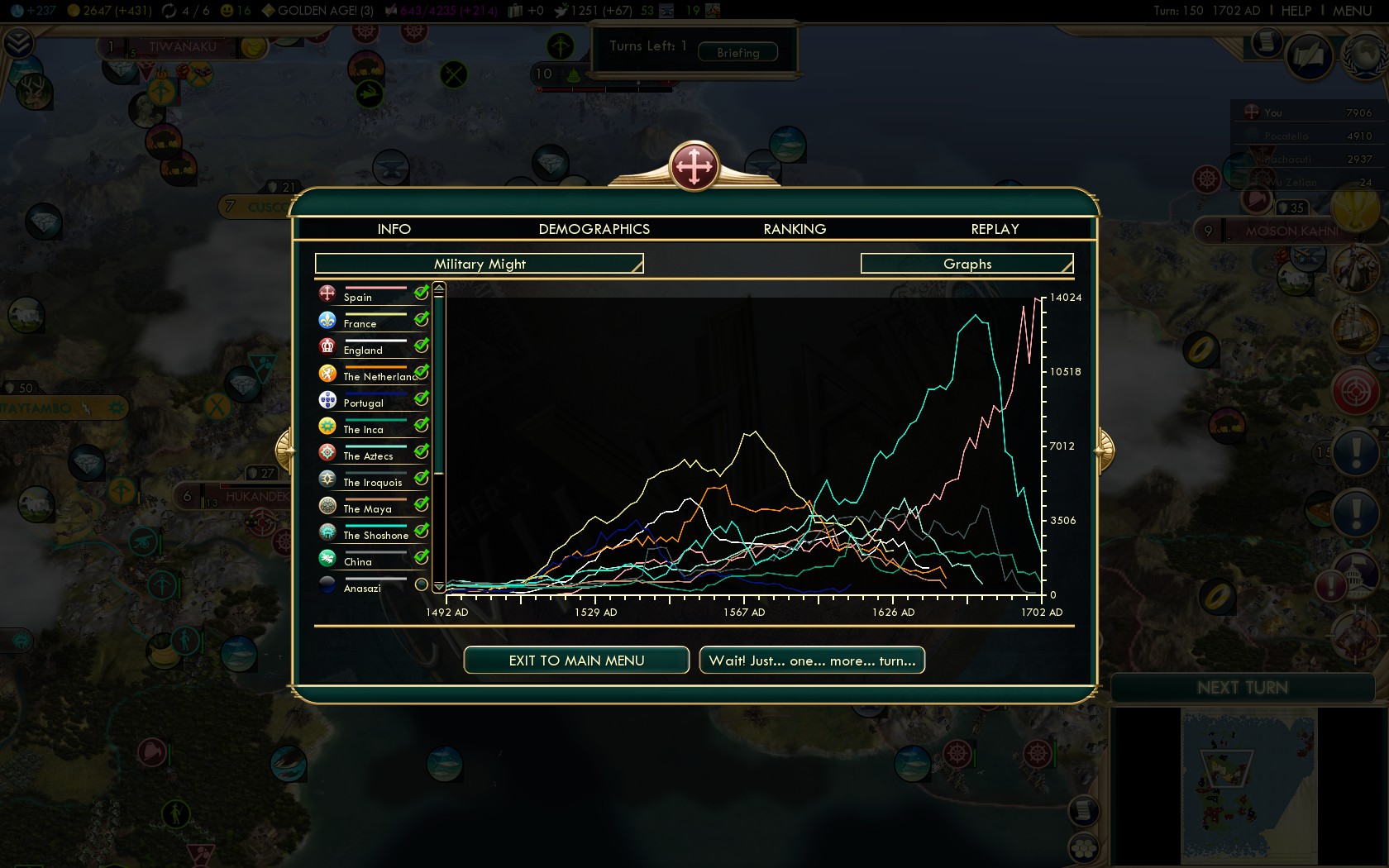Switch to the REPLAY tab

[995, 229]
